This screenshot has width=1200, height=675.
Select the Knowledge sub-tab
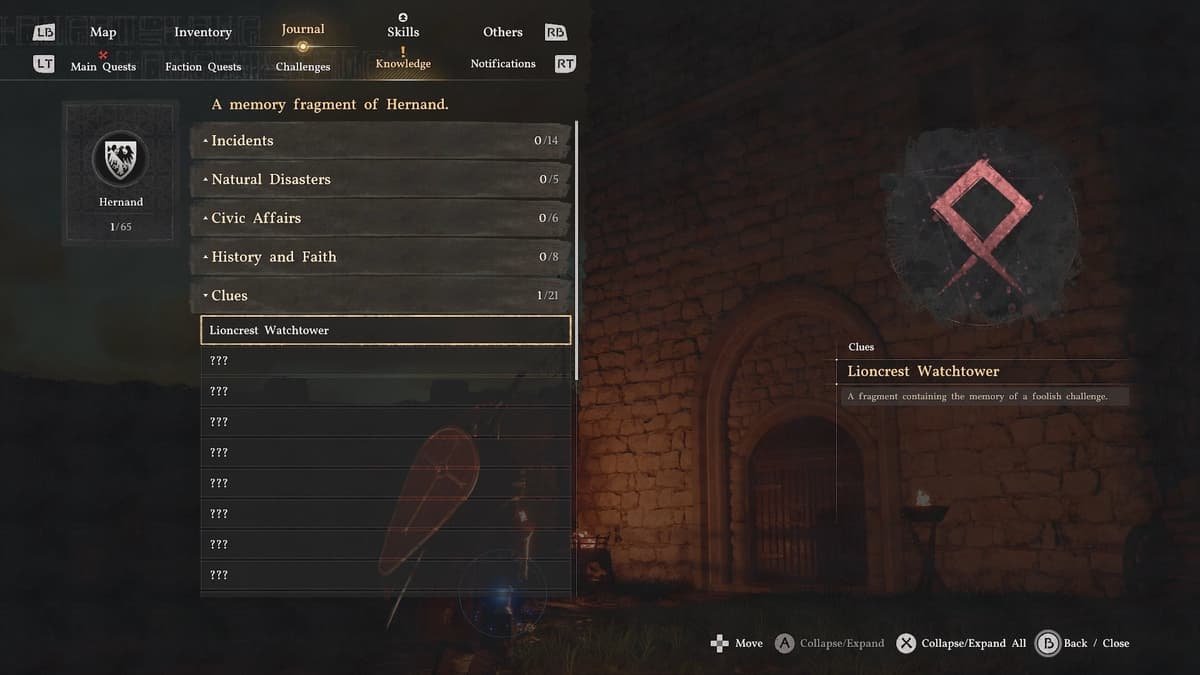pyautogui.click(x=403, y=64)
